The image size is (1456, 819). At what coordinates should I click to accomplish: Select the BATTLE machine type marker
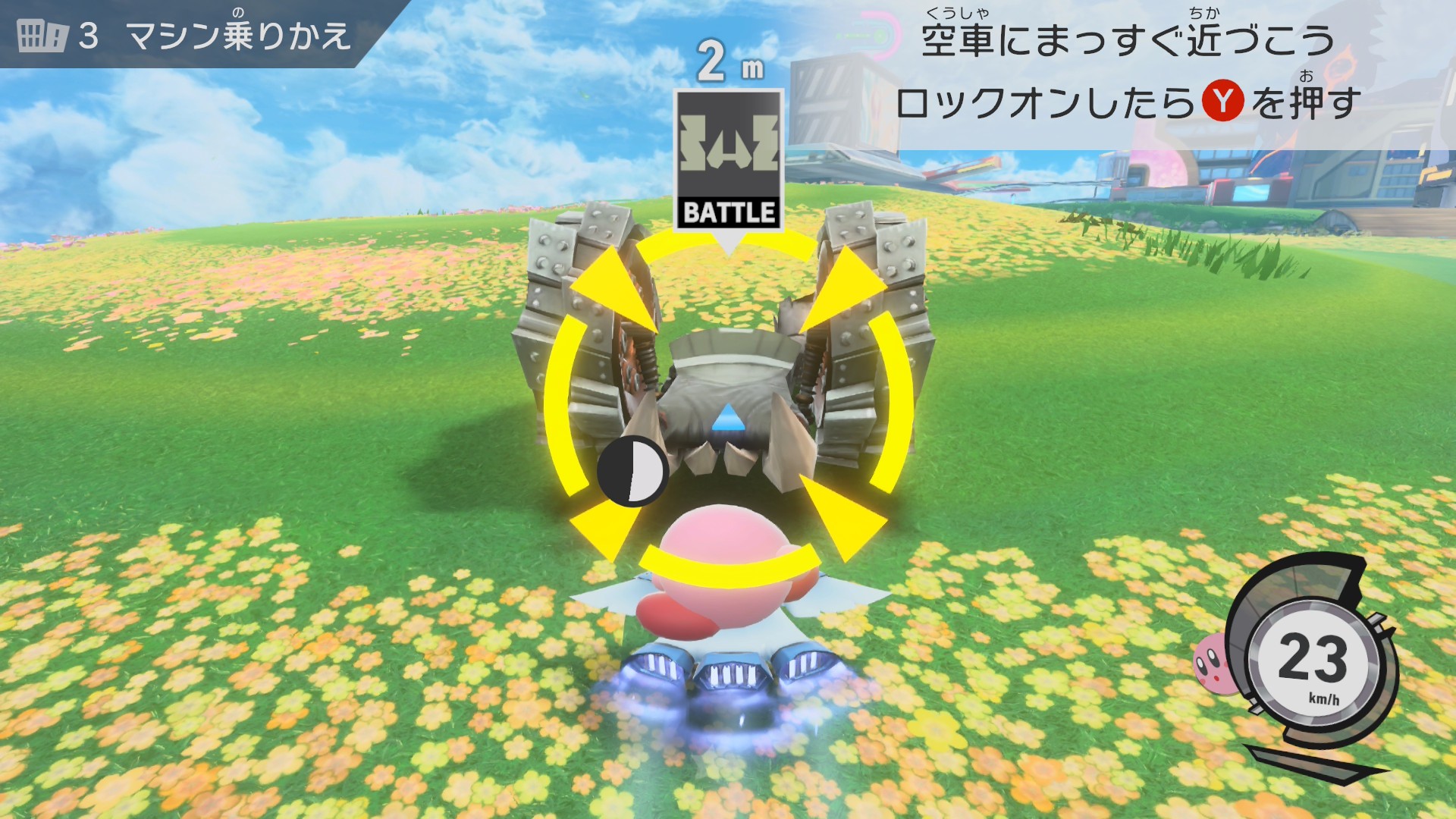click(x=729, y=161)
